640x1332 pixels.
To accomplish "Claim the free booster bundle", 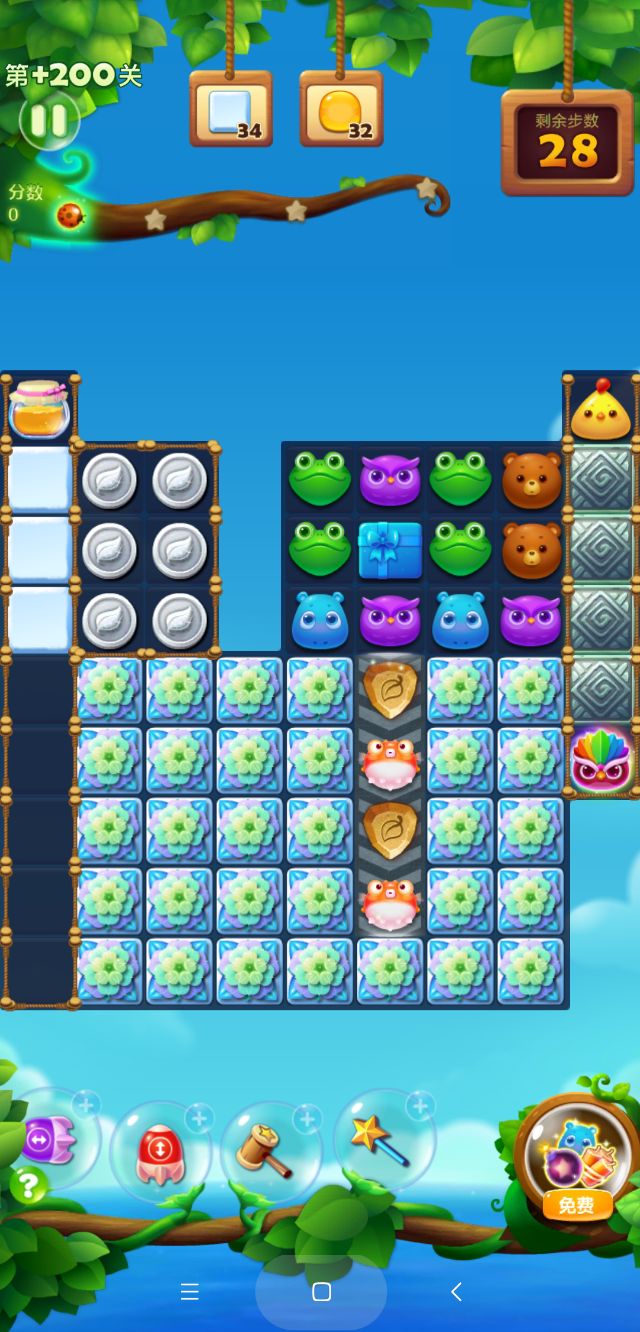I will tap(576, 1162).
